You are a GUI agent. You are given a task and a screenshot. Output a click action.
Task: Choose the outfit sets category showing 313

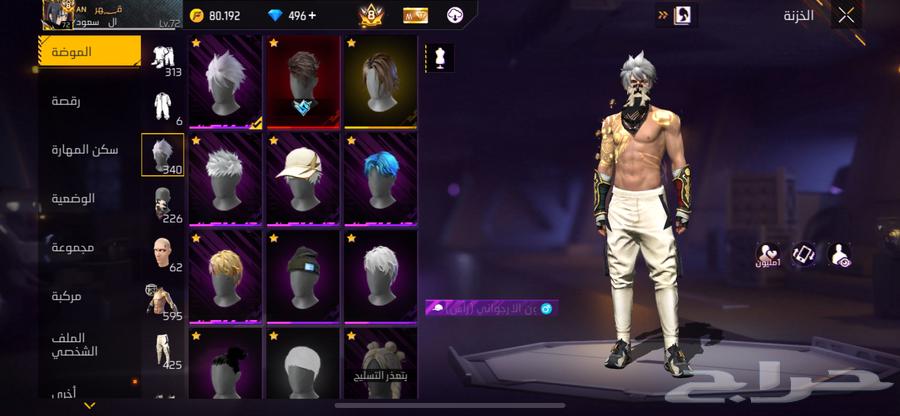point(162,60)
